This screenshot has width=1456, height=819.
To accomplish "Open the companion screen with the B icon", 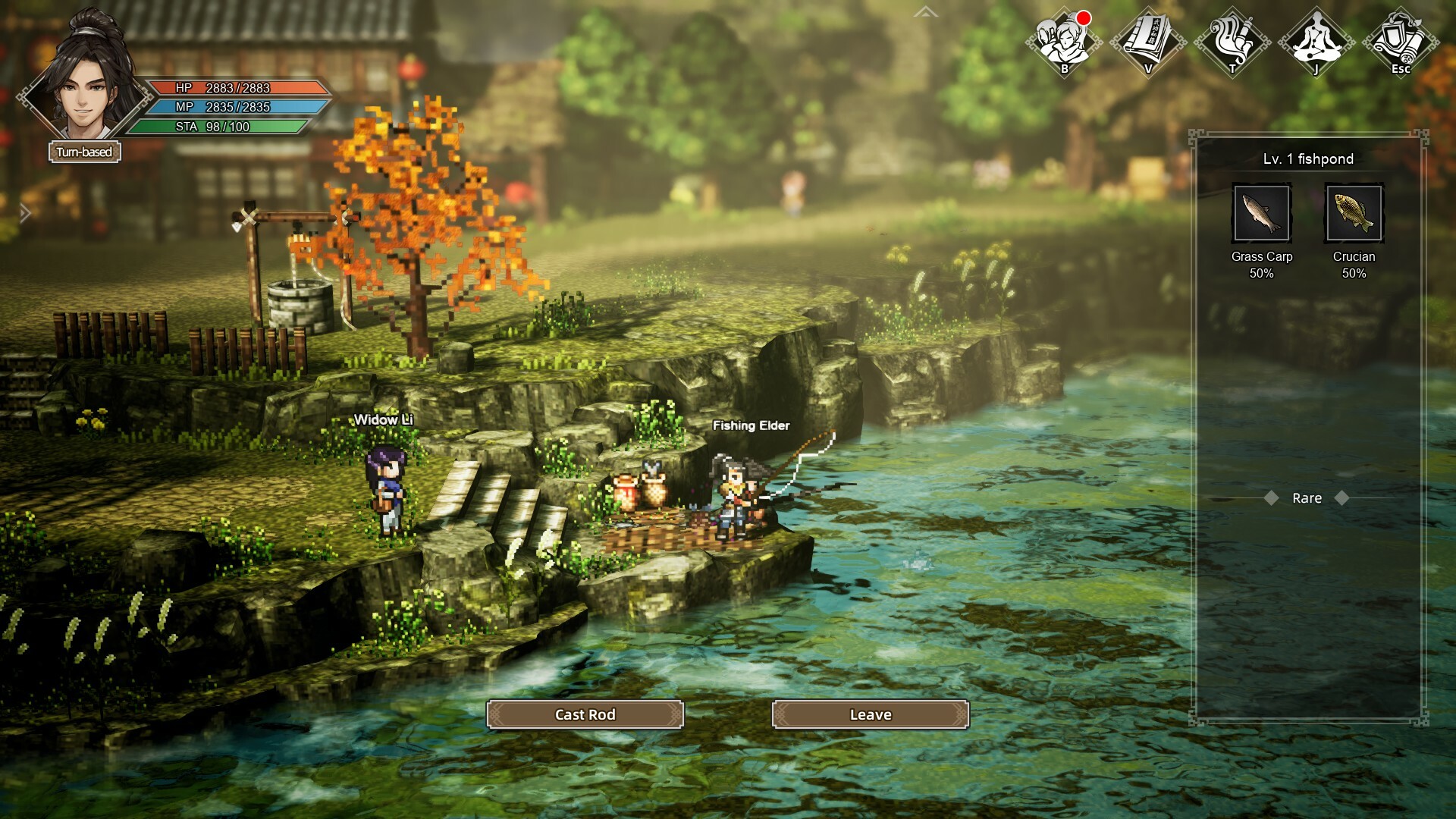I will [1063, 42].
